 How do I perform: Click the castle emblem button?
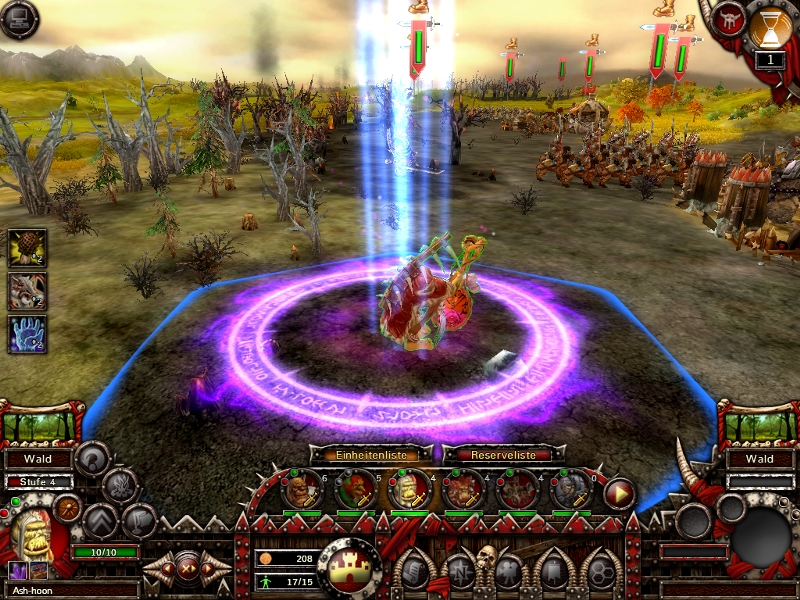point(349,567)
